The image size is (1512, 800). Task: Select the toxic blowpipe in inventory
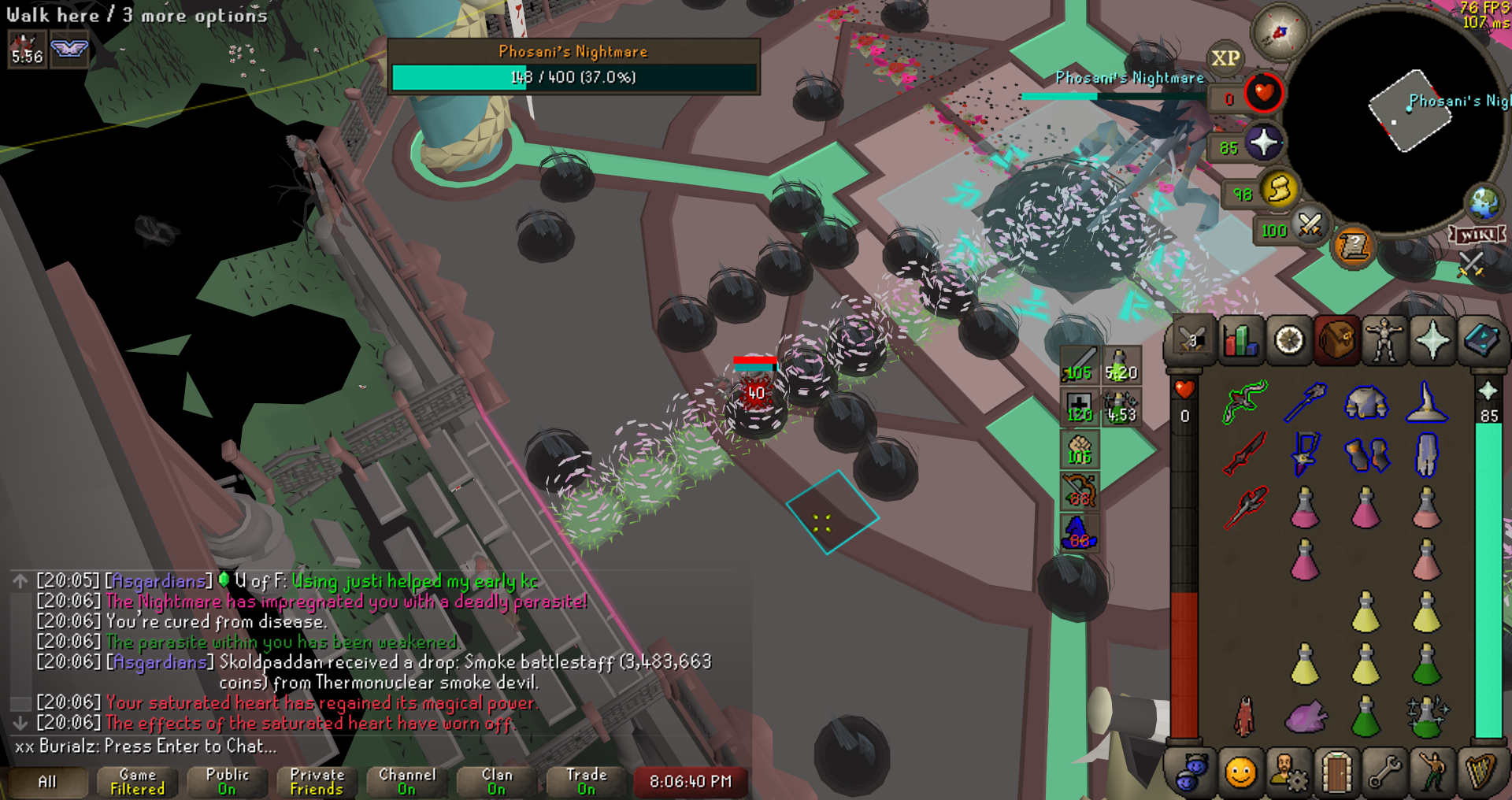tap(1244, 401)
